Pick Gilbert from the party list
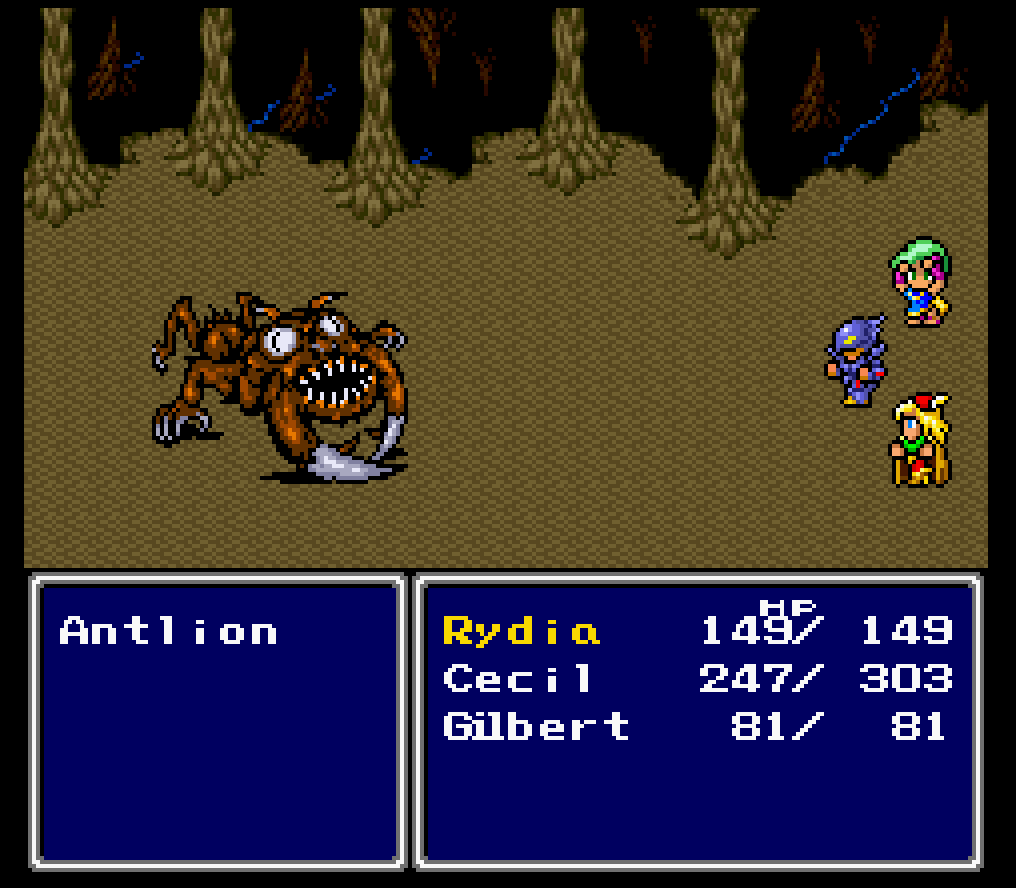This screenshot has width=1016, height=888. click(536, 726)
